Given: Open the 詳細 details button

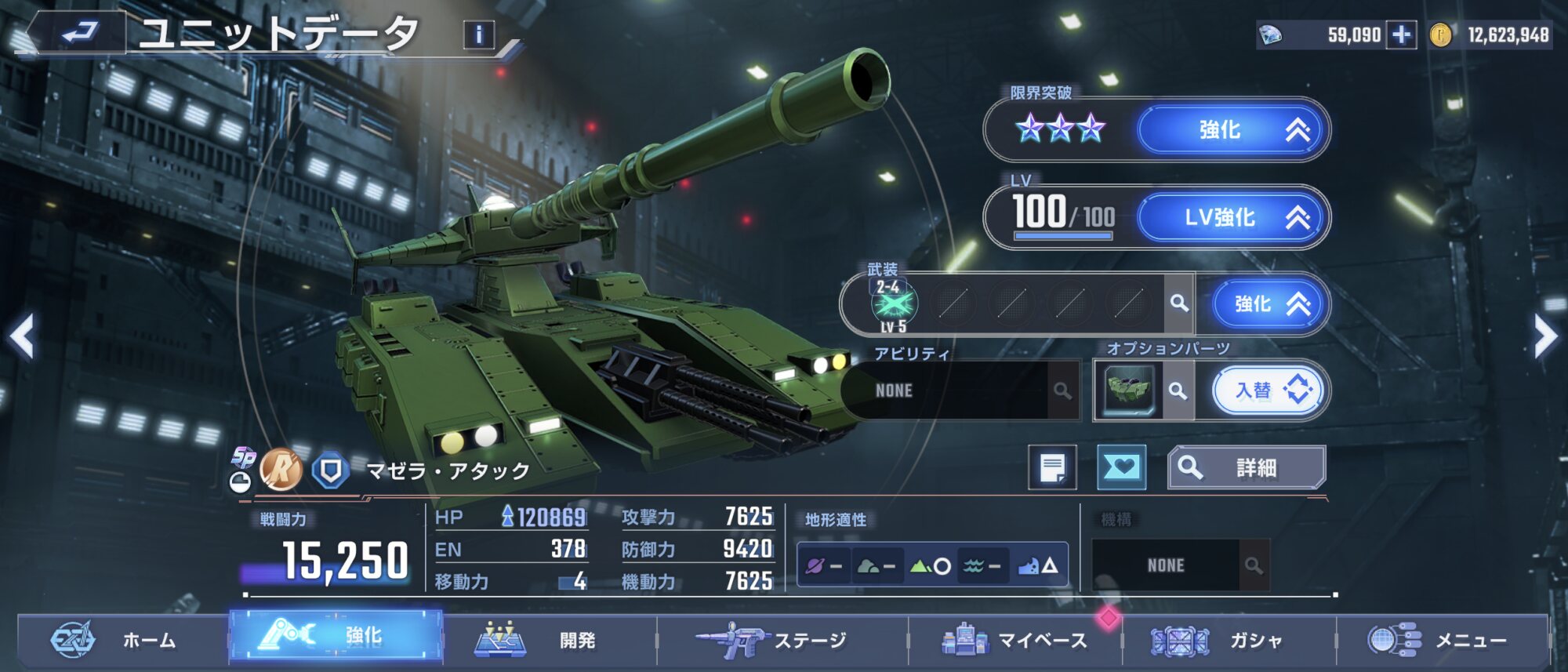Looking at the screenshot, I should (1246, 467).
